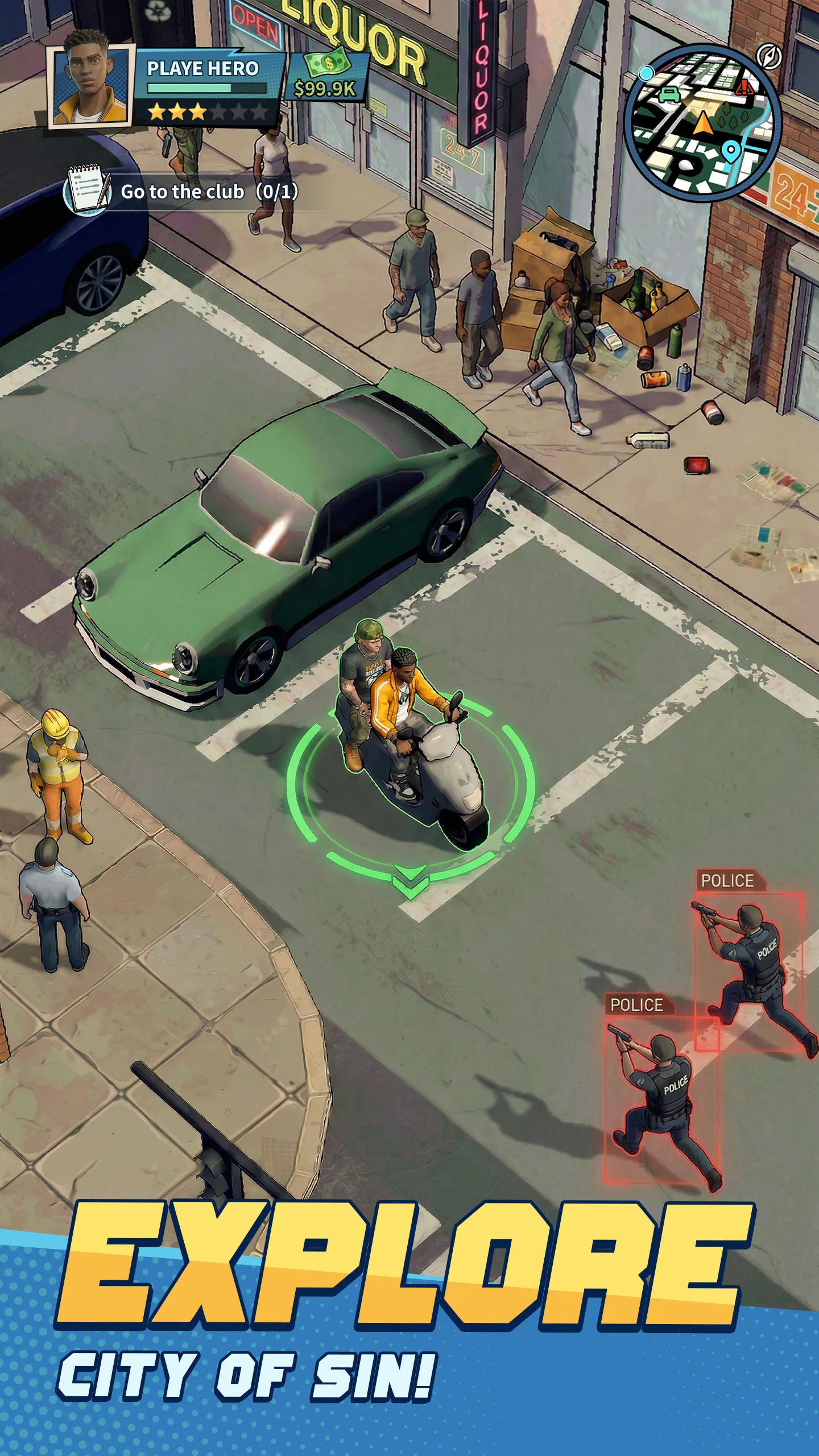Click the blue location pin on minimap

pos(730,151)
